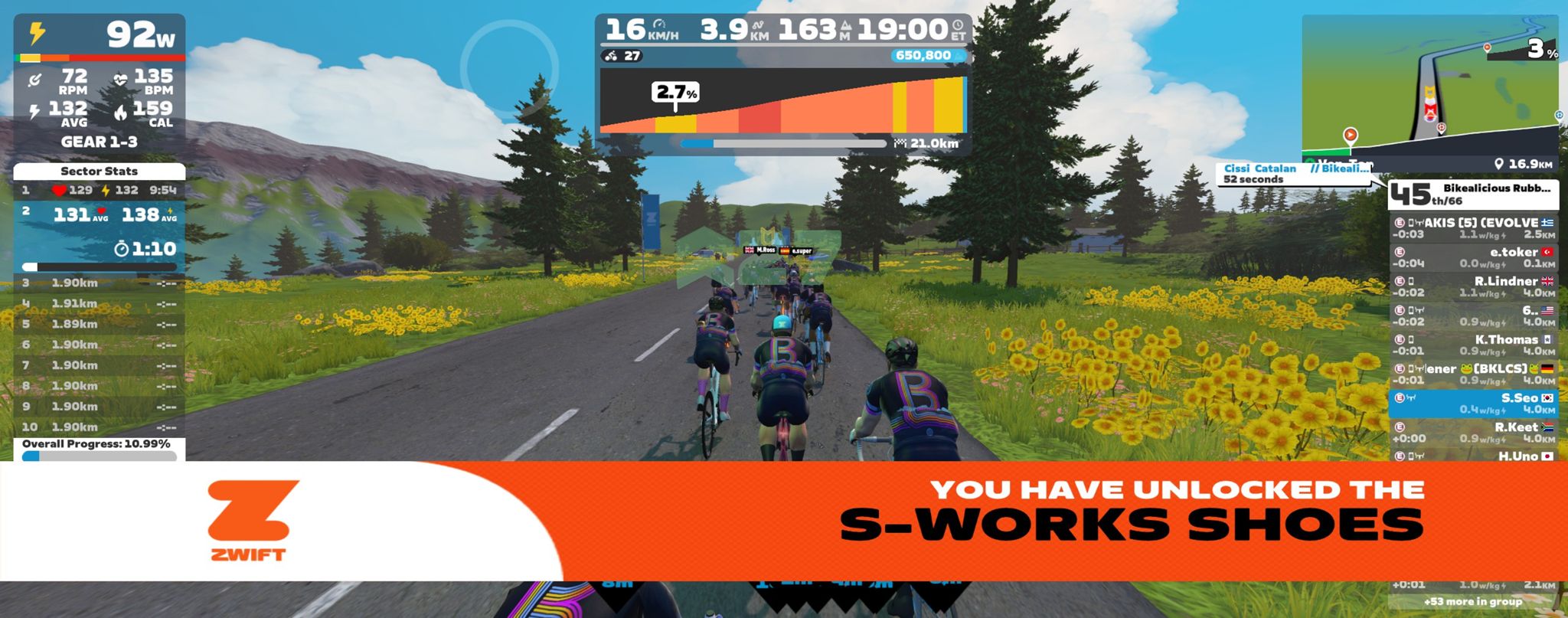
Task: Select R.Keet in the rider list
Action: 1472,432
